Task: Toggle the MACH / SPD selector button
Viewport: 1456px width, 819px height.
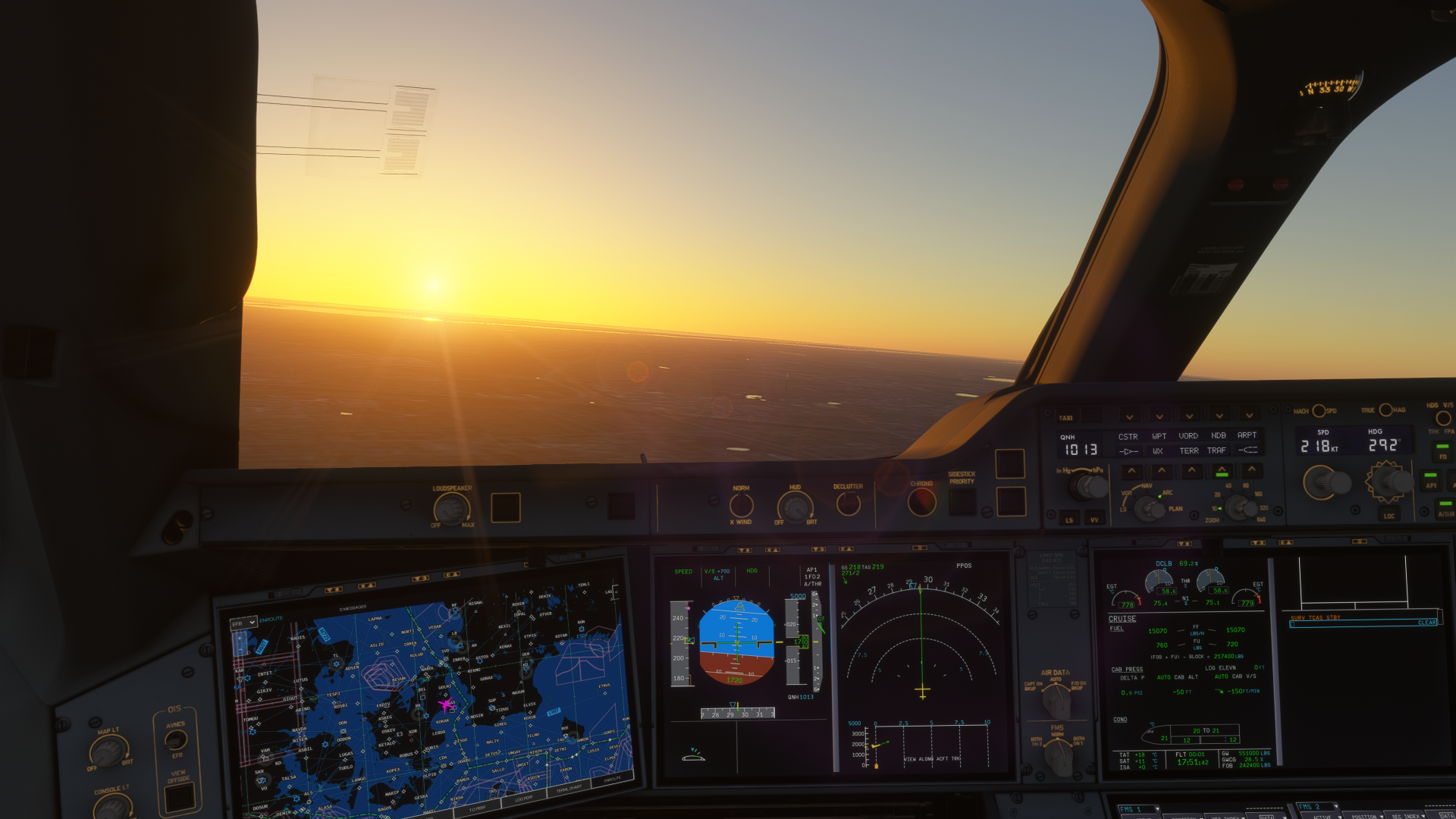Action: point(1319,411)
